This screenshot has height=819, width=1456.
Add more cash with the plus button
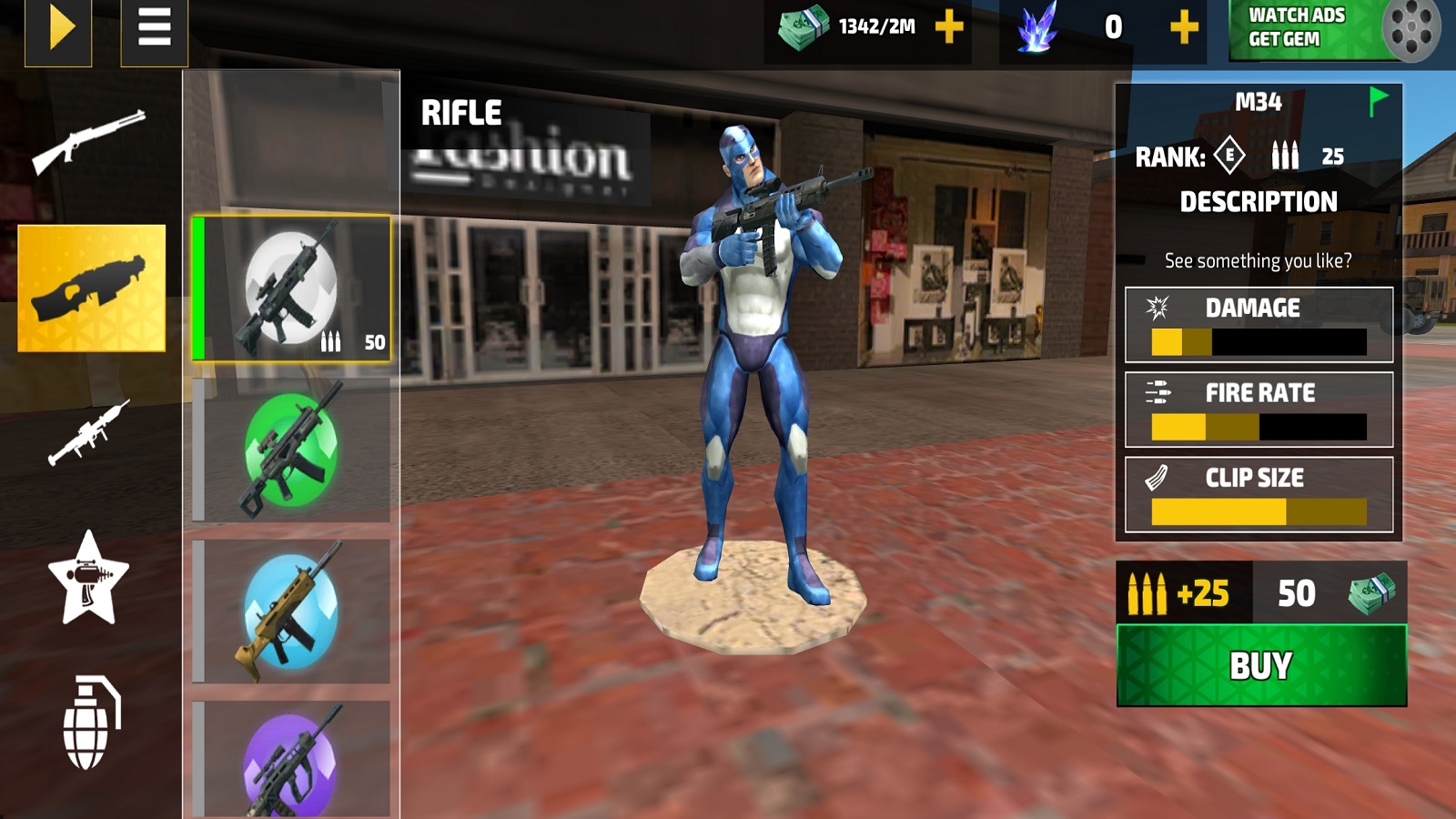point(949,27)
